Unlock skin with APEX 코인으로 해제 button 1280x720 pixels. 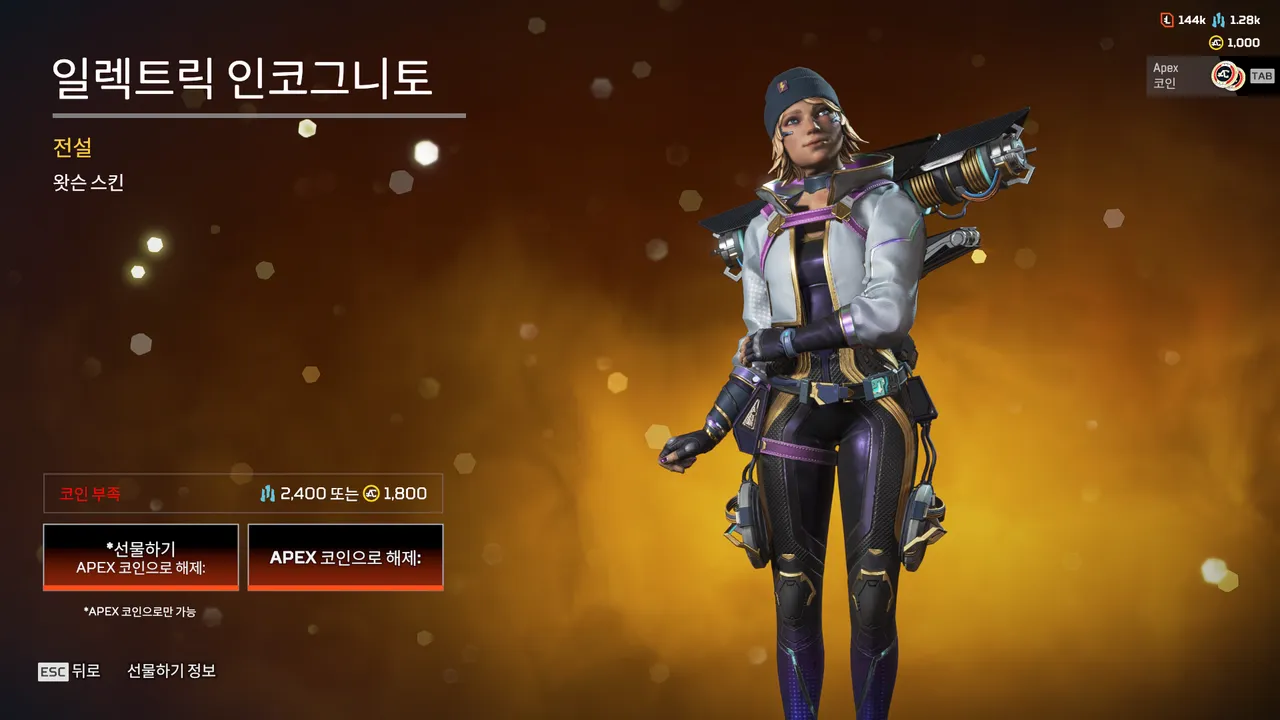345,557
